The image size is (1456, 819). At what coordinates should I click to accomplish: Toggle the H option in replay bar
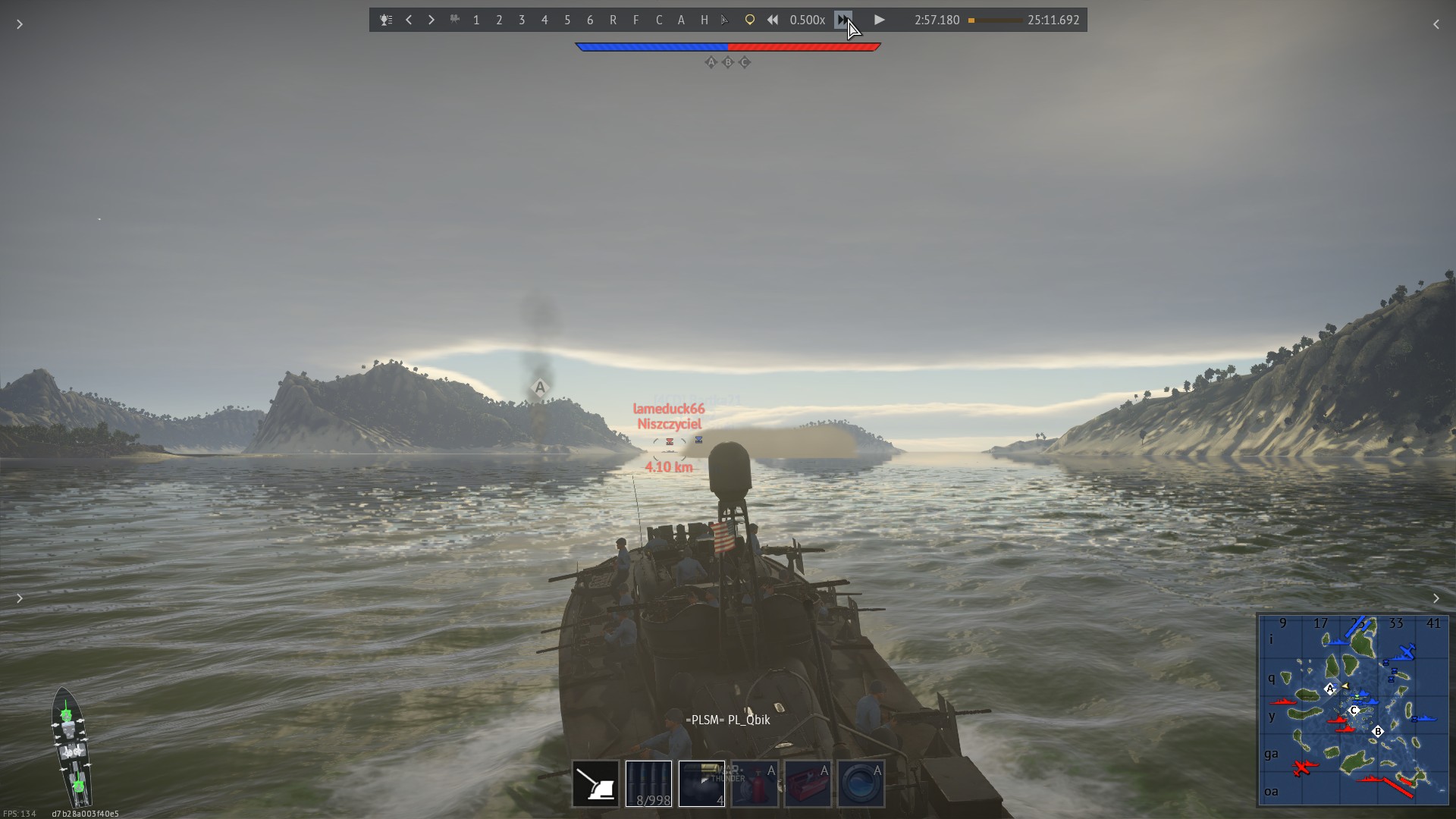tap(704, 20)
